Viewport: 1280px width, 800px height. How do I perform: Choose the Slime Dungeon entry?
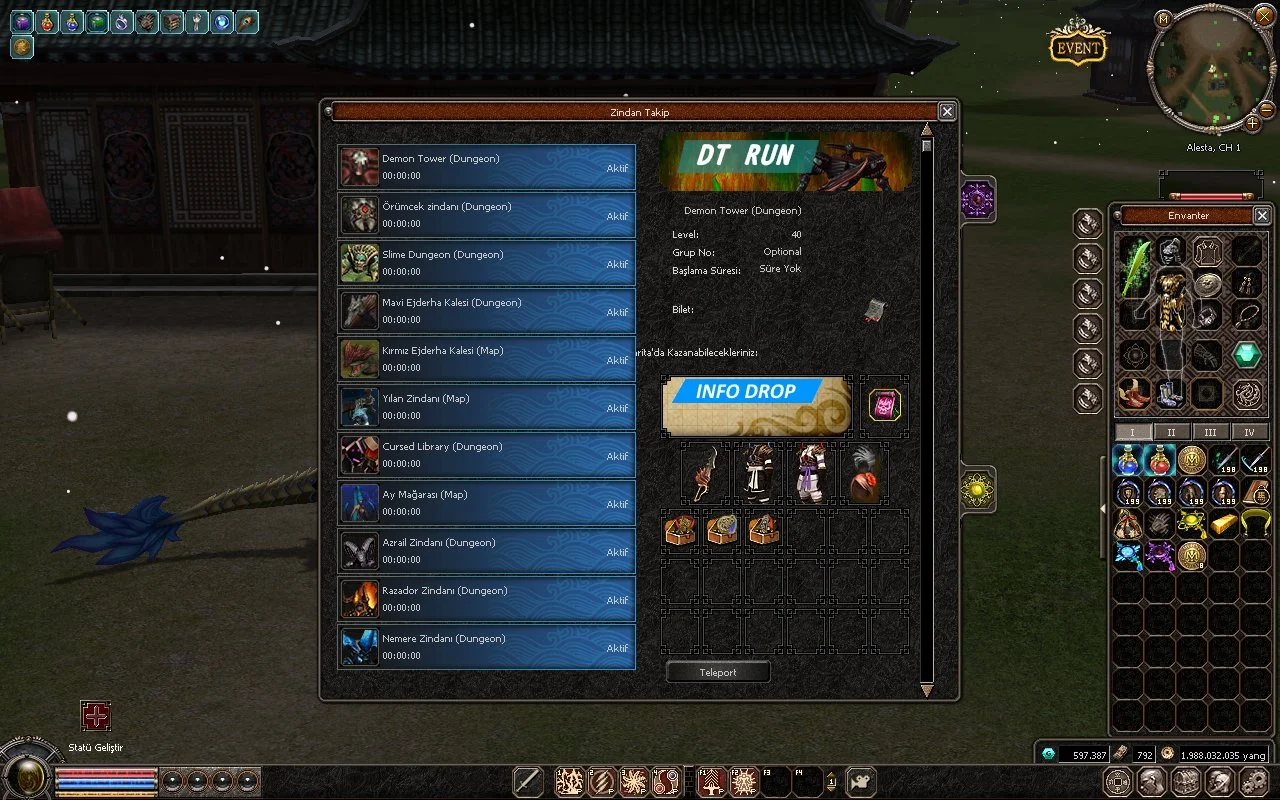click(x=487, y=263)
